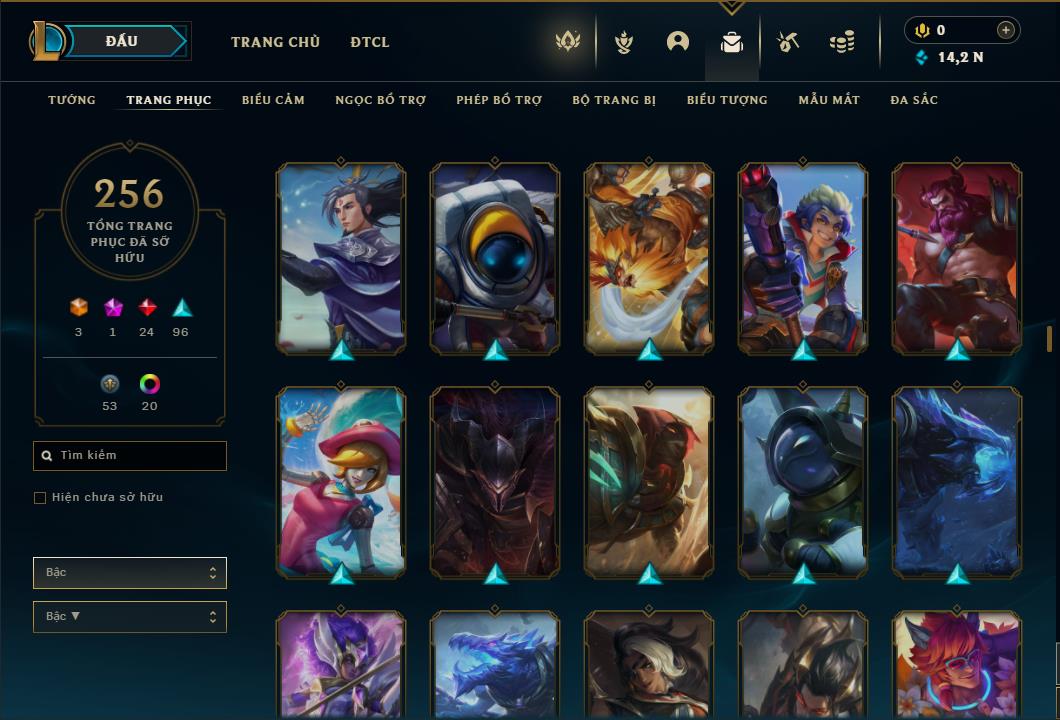Open the first Bậc dropdown
1060x720 pixels.
[x=130, y=573]
